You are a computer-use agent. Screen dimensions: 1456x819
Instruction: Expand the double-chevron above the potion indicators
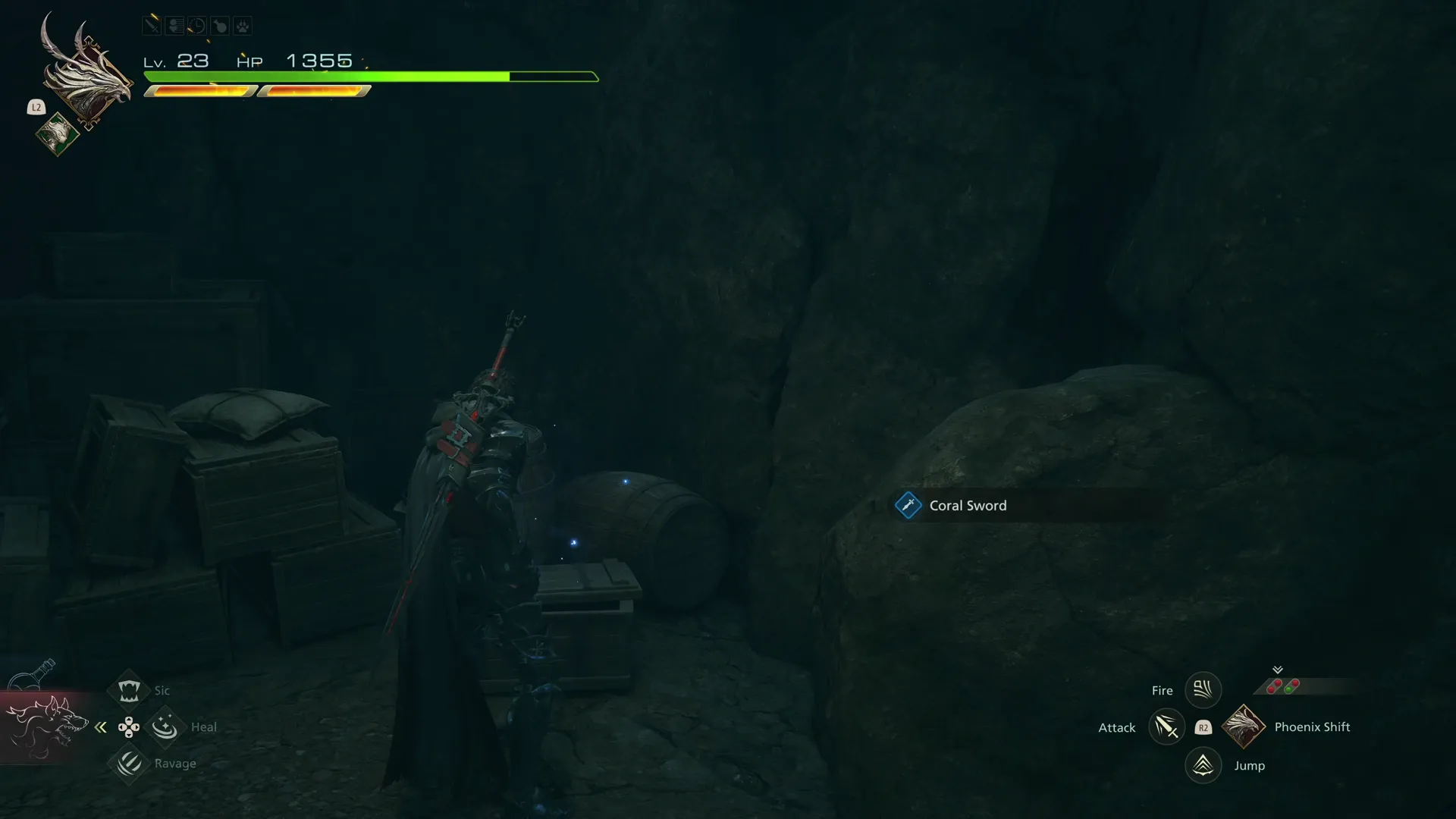coord(1278,669)
